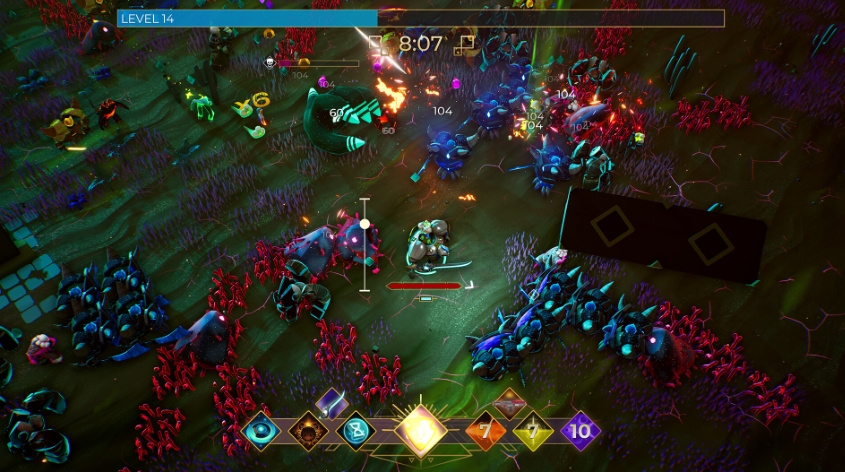
Task: Trigger the blue hourglass ability
Action: 355,431
